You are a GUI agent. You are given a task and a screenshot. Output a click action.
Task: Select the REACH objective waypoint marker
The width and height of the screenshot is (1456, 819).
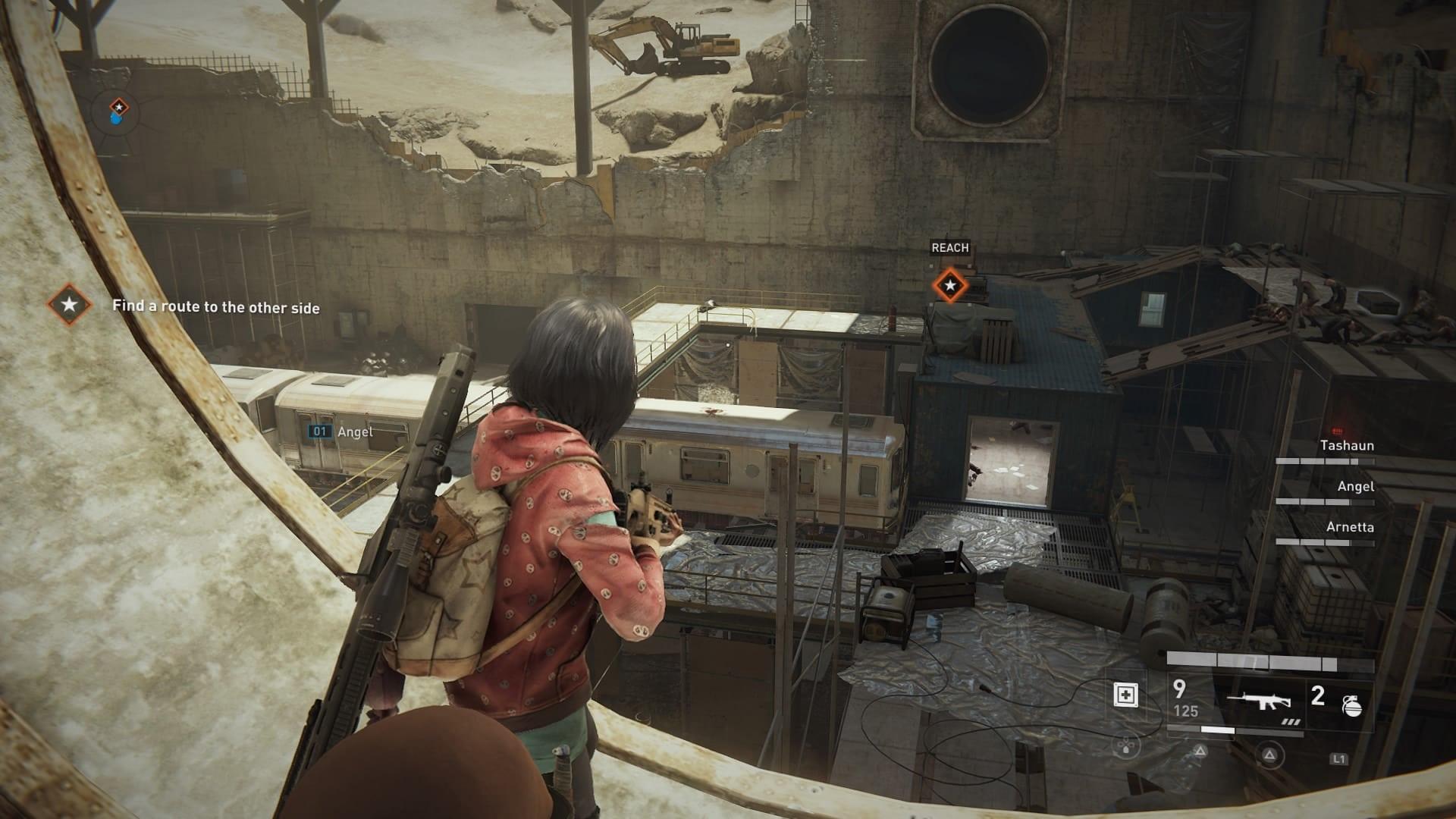(949, 286)
